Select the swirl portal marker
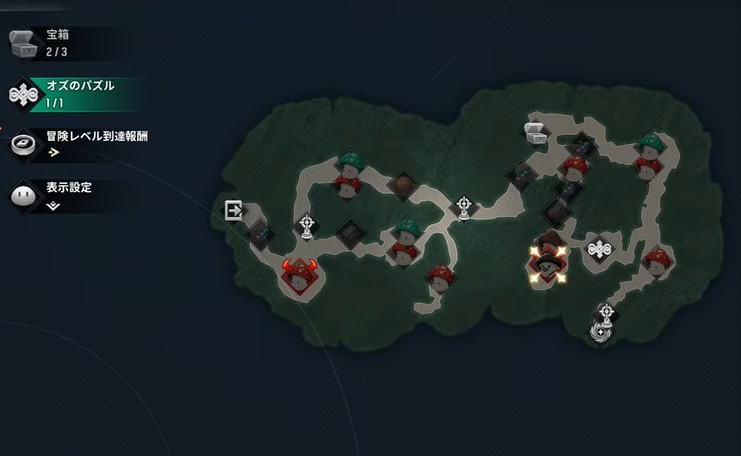741x456 pixels. [x=602, y=332]
